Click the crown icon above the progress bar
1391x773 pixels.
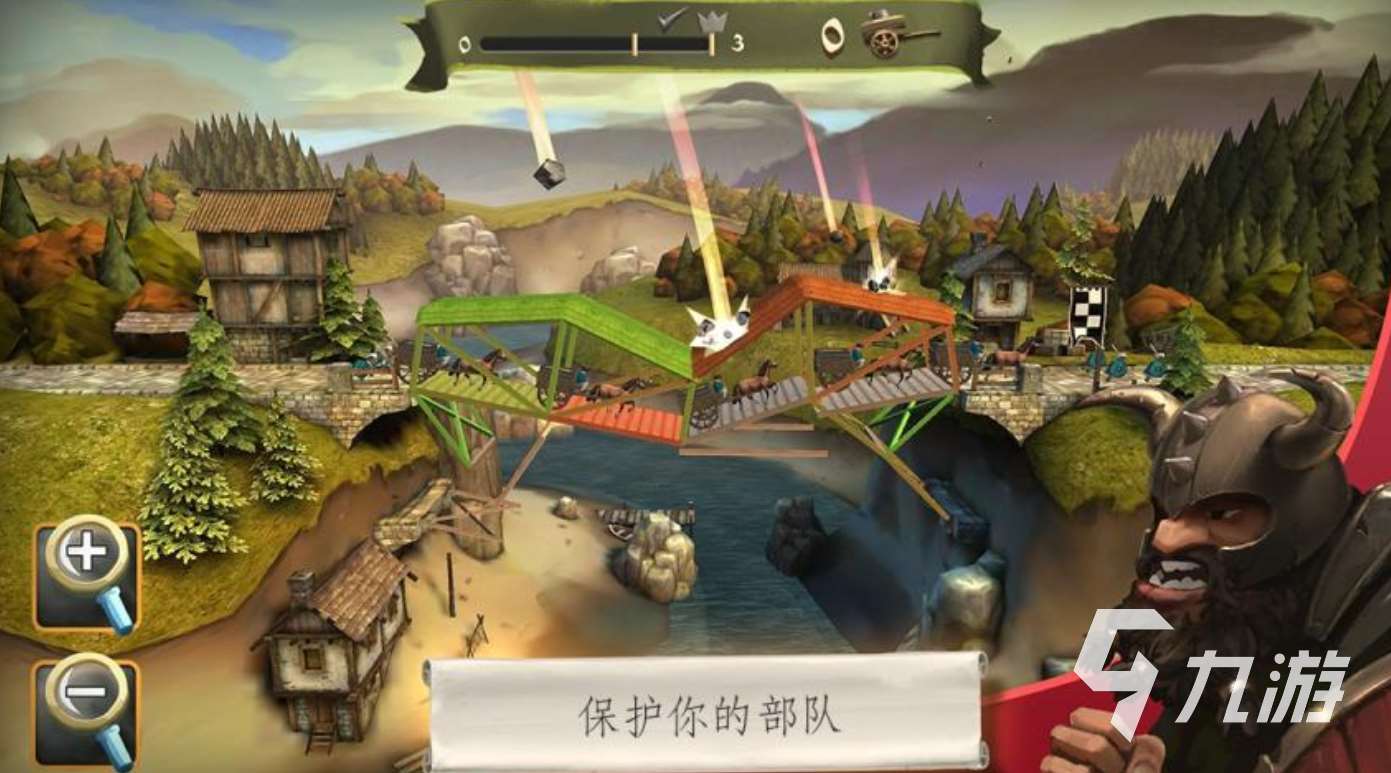(711, 22)
